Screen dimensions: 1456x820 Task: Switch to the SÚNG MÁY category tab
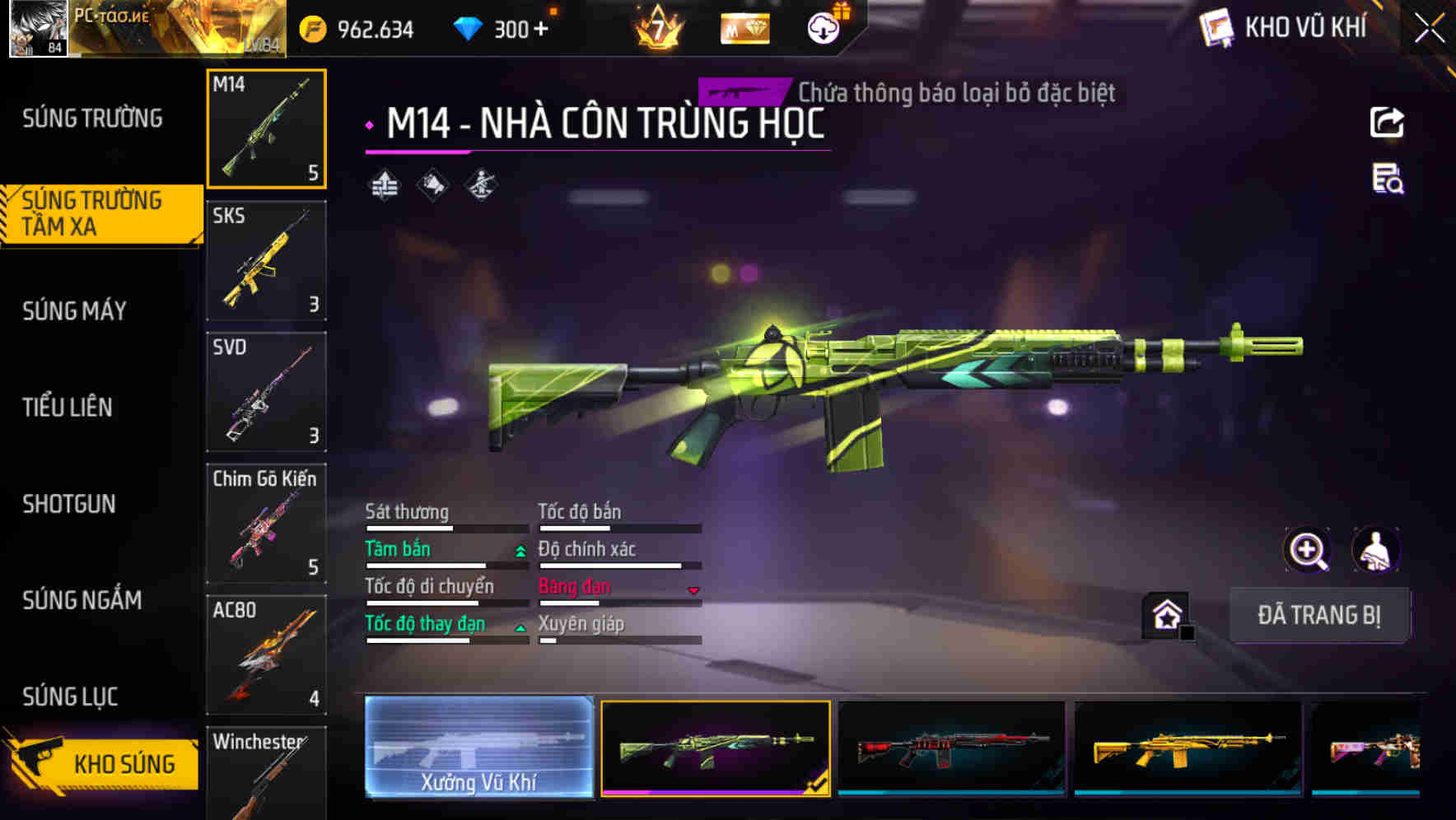[x=74, y=311]
